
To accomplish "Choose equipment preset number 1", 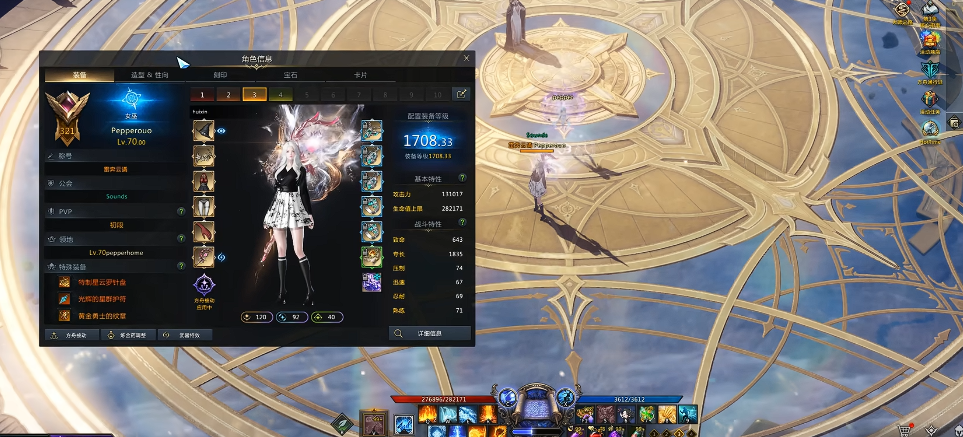I will (x=203, y=94).
